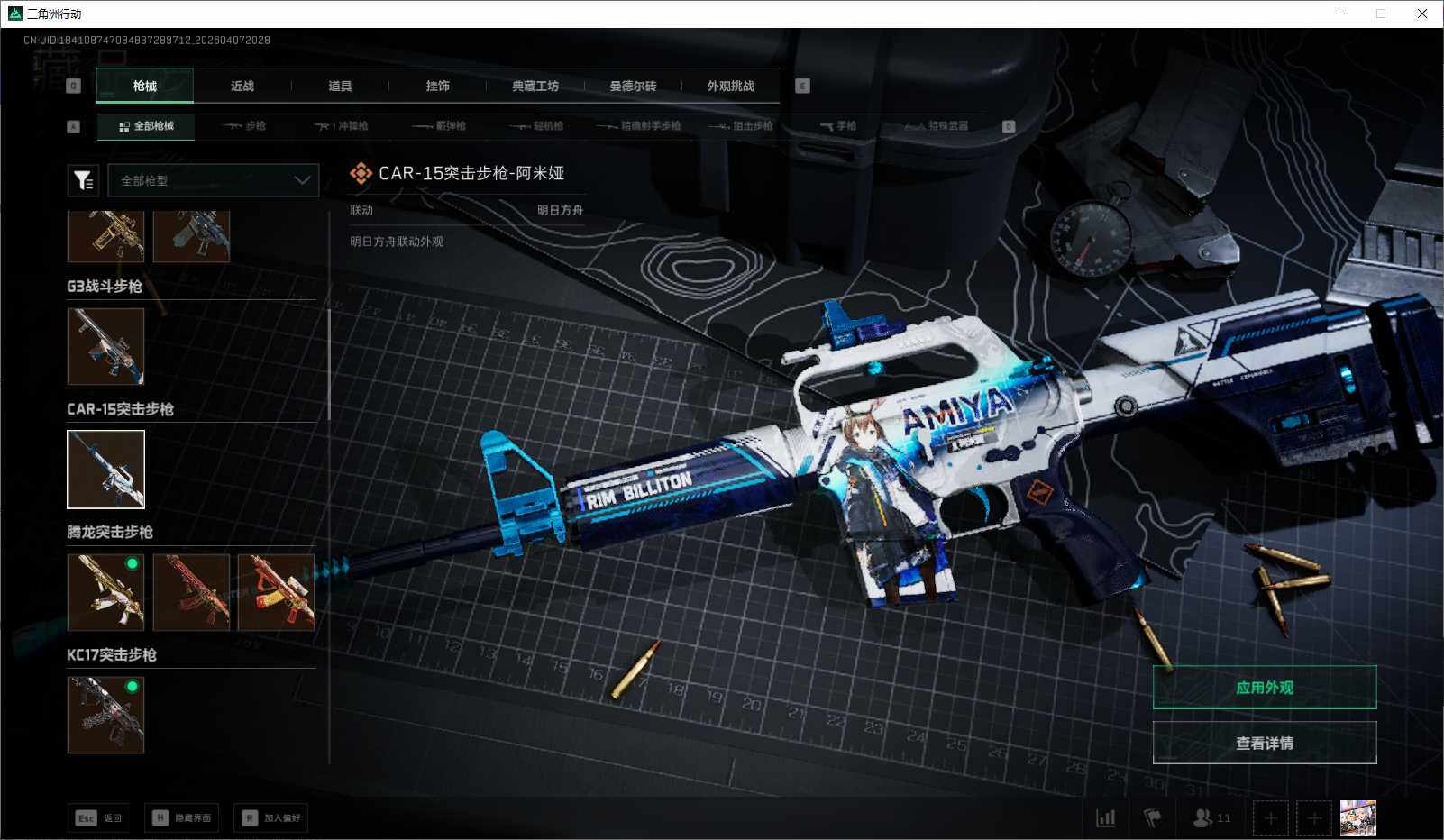
Task: Click the filter funnel icon button
Action: click(x=83, y=180)
